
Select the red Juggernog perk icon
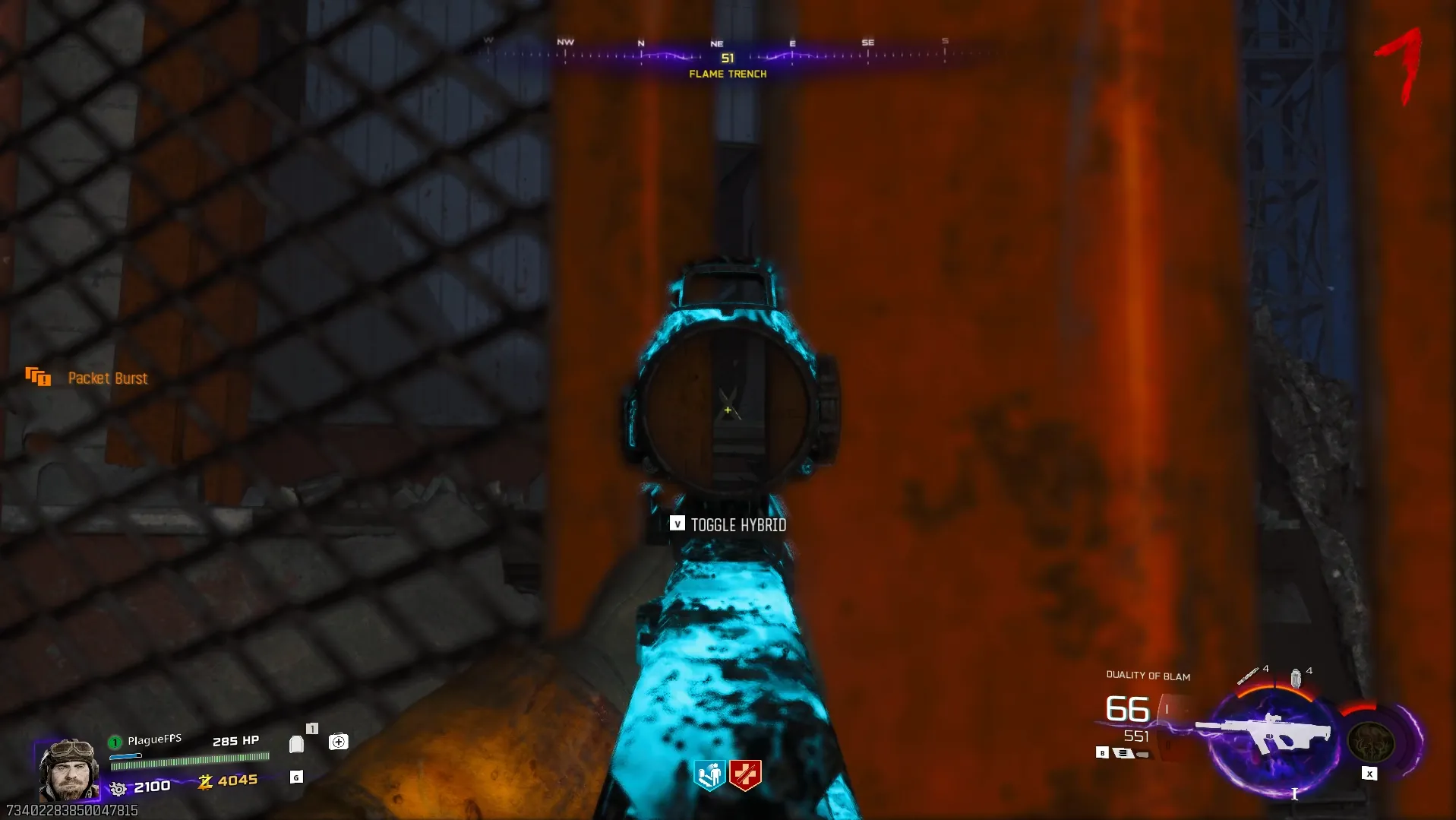(745, 775)
